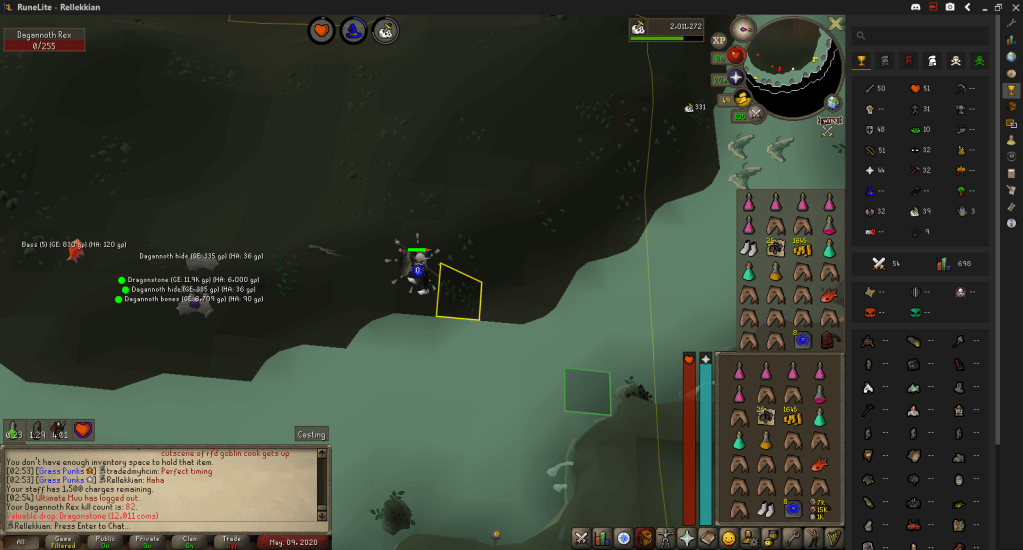Switch chat to the Game filter
1023x550 pixels.
coord(63,541)
